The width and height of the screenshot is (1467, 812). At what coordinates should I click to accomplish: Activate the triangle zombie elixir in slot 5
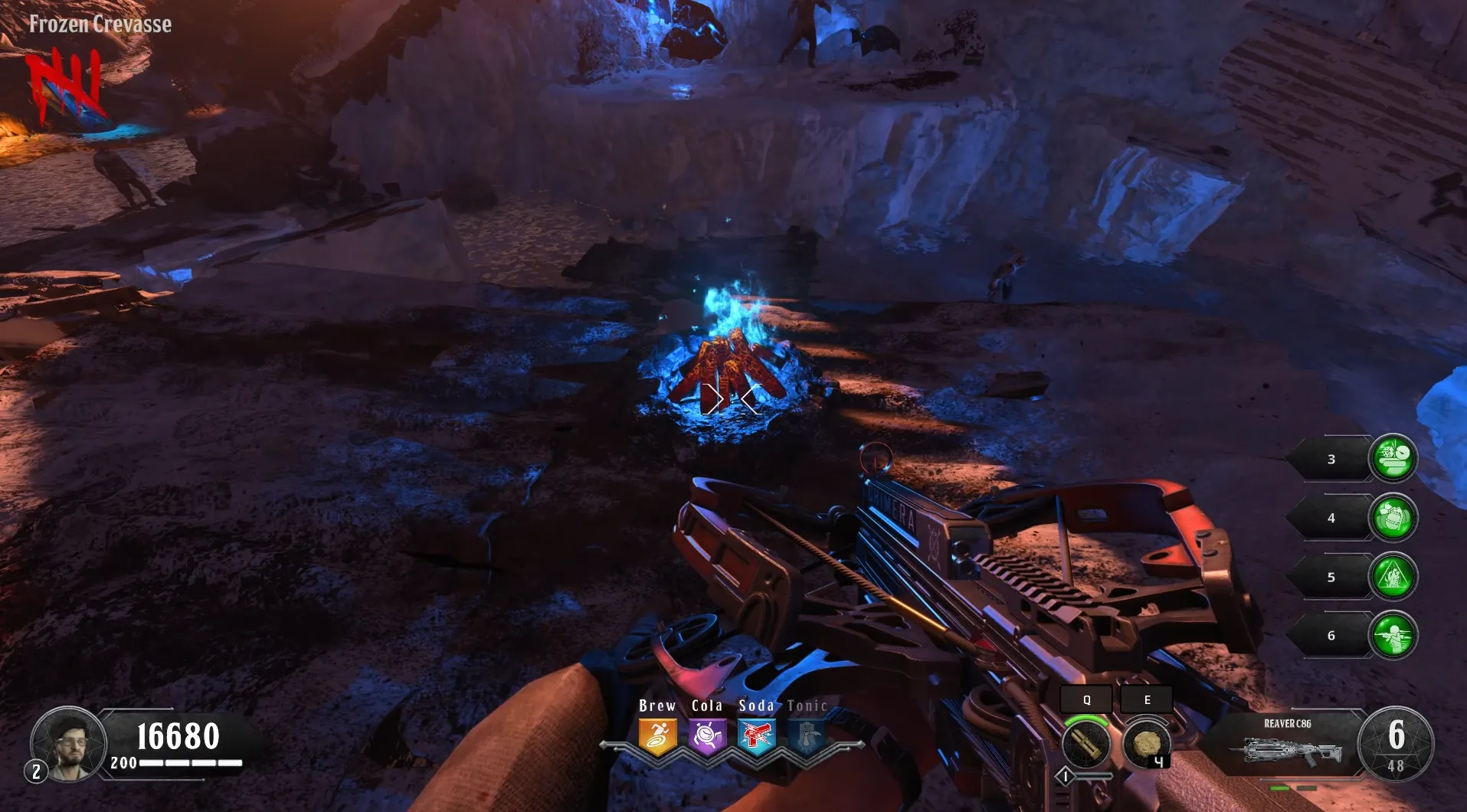[x=1393, y=577]
